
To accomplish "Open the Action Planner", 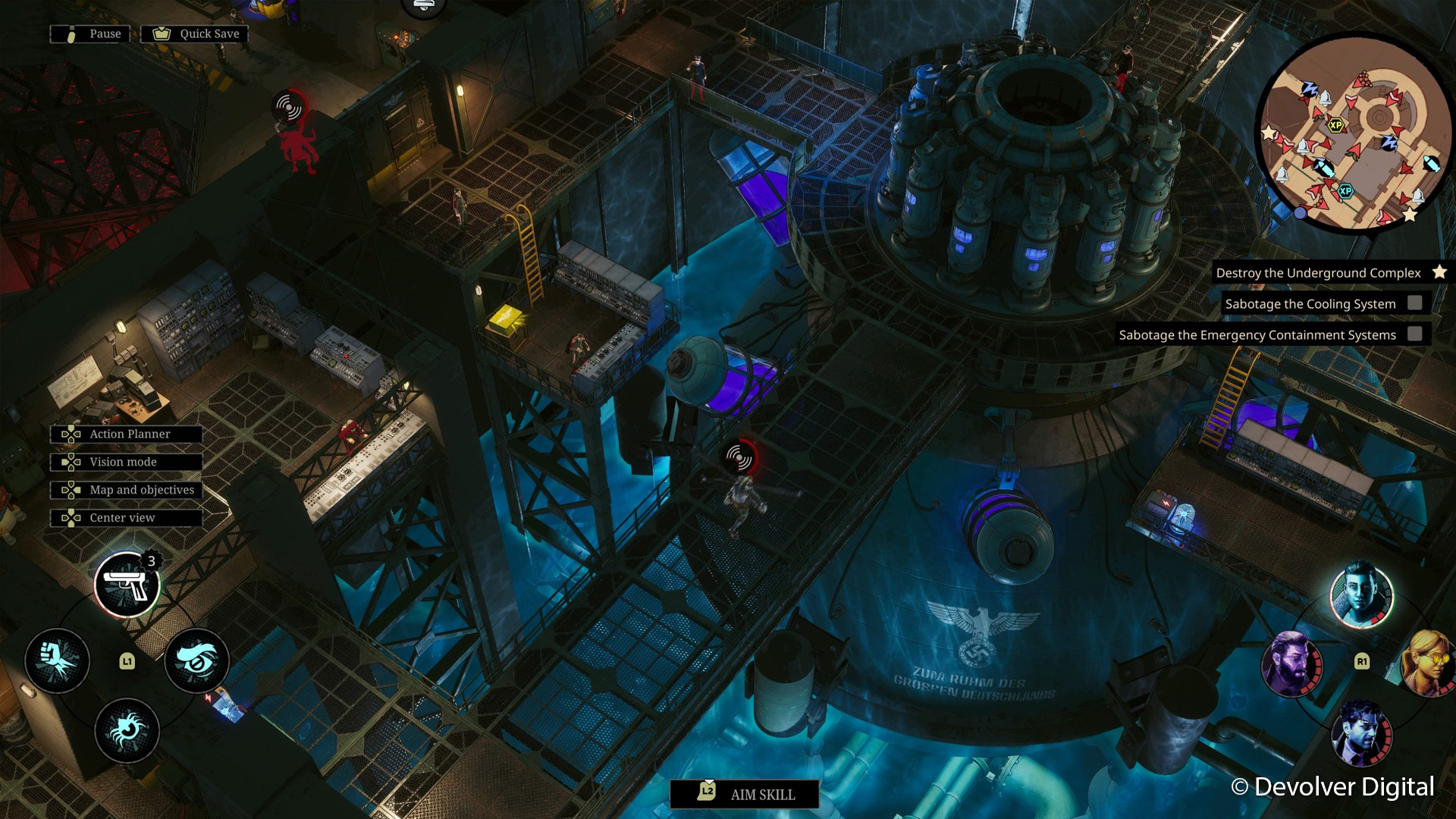I will point(127,434).
